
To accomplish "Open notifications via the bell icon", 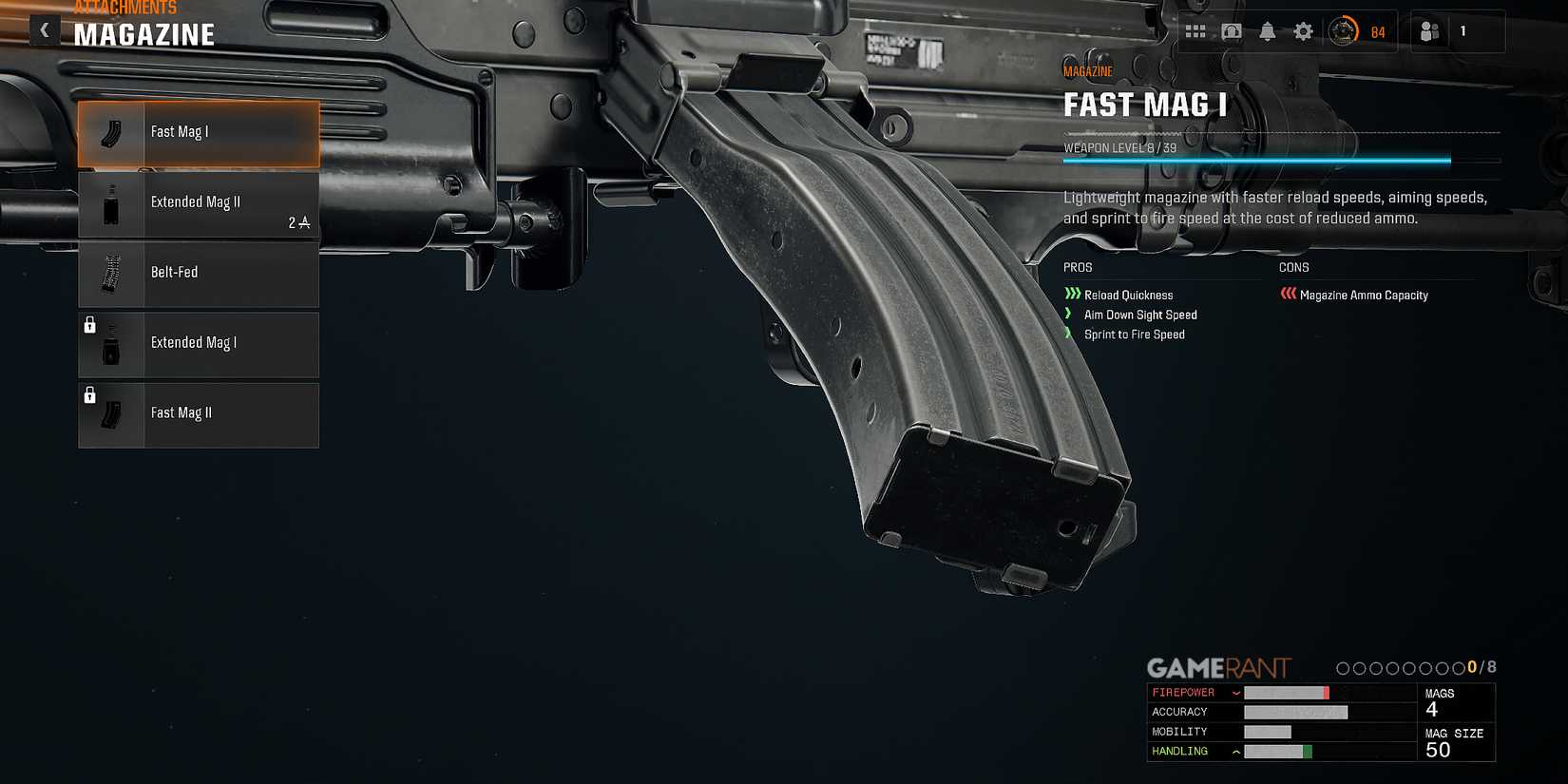I will click(x=1267, y=30).
